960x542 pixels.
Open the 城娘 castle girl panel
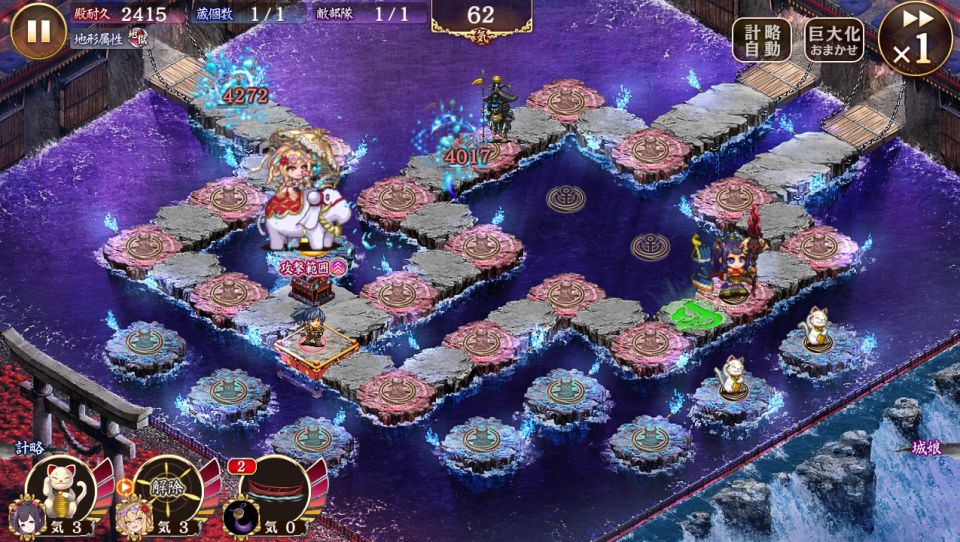[927, 449]
